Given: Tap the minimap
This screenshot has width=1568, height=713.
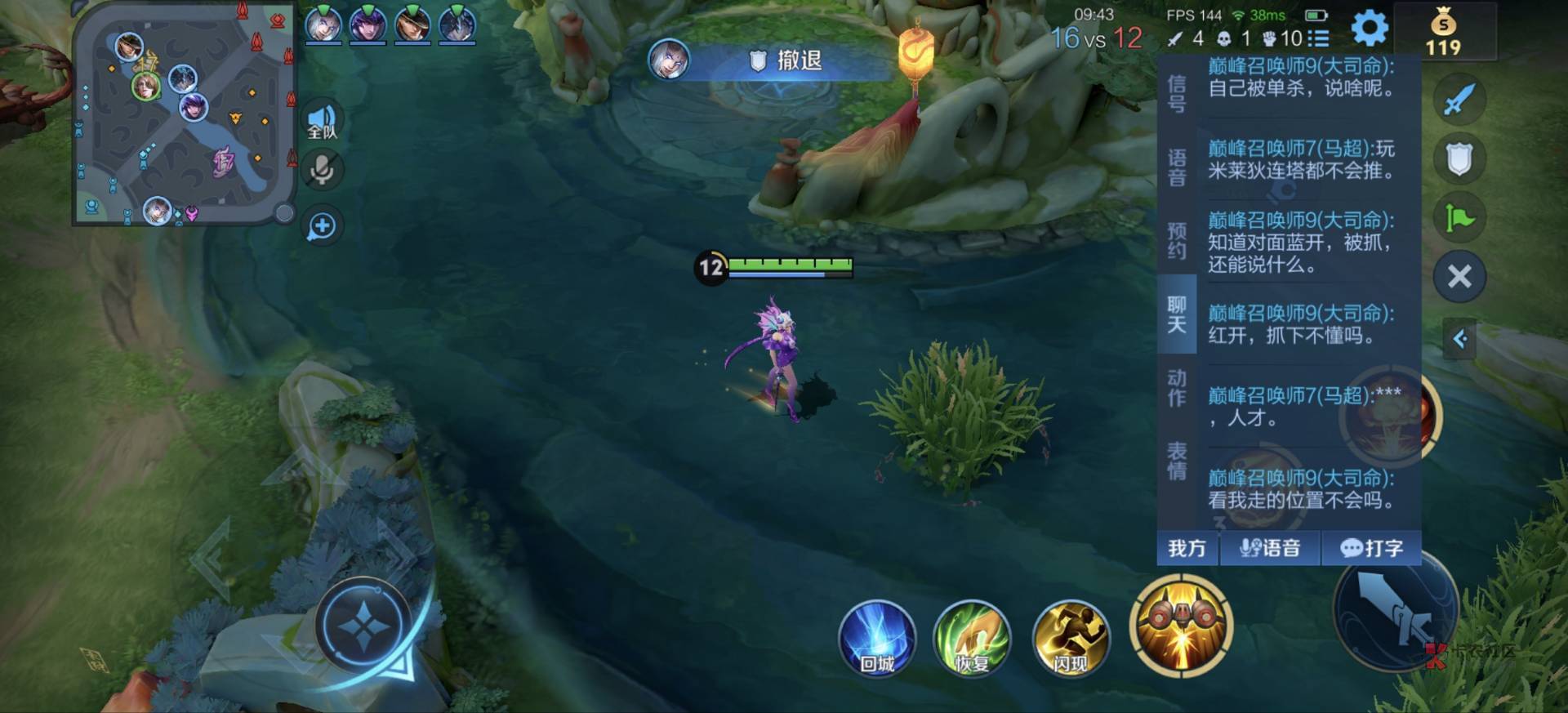Looking at the screenshot, I should 184,114.
